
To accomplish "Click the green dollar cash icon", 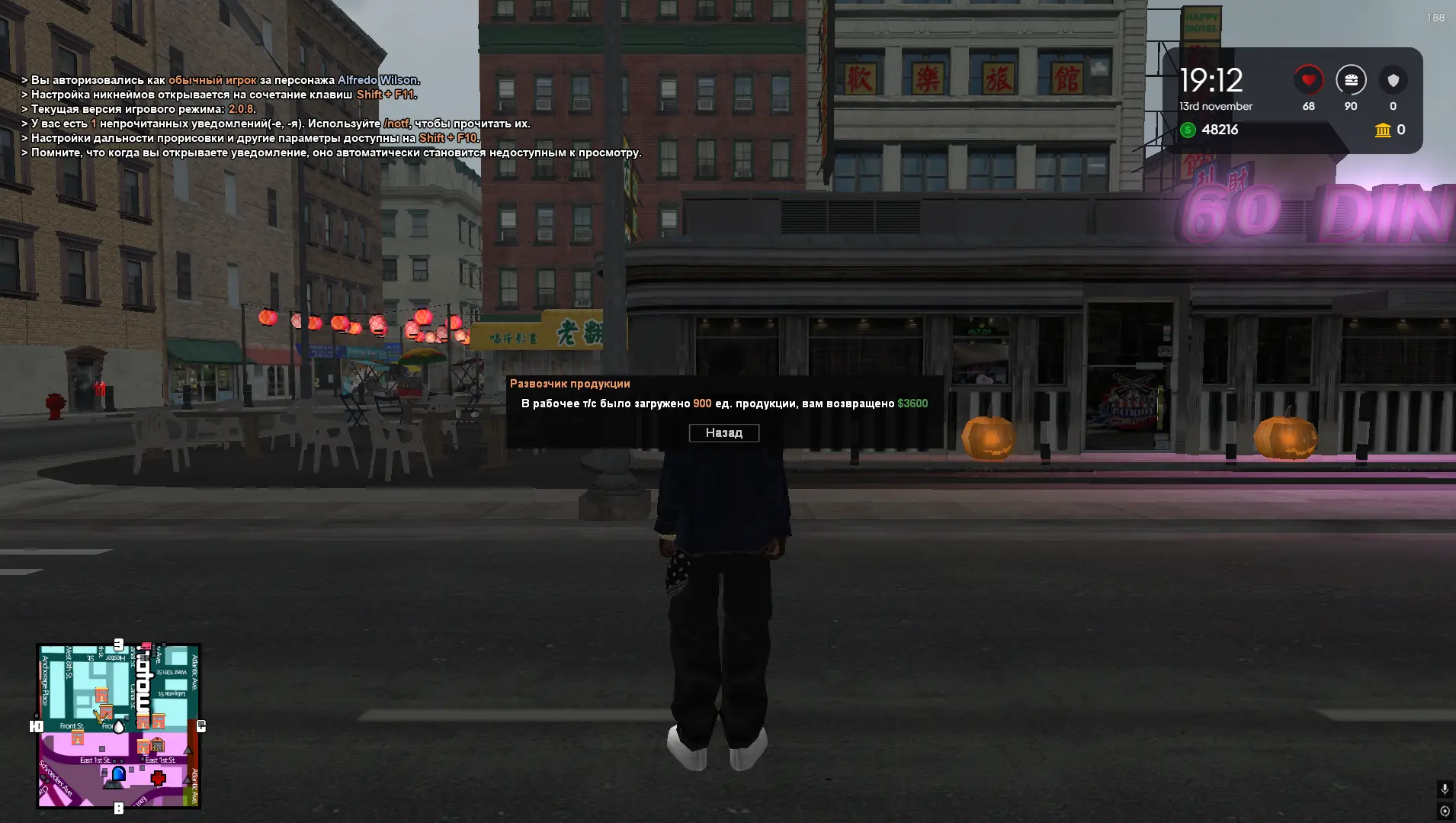I will tap(1188, 130).
